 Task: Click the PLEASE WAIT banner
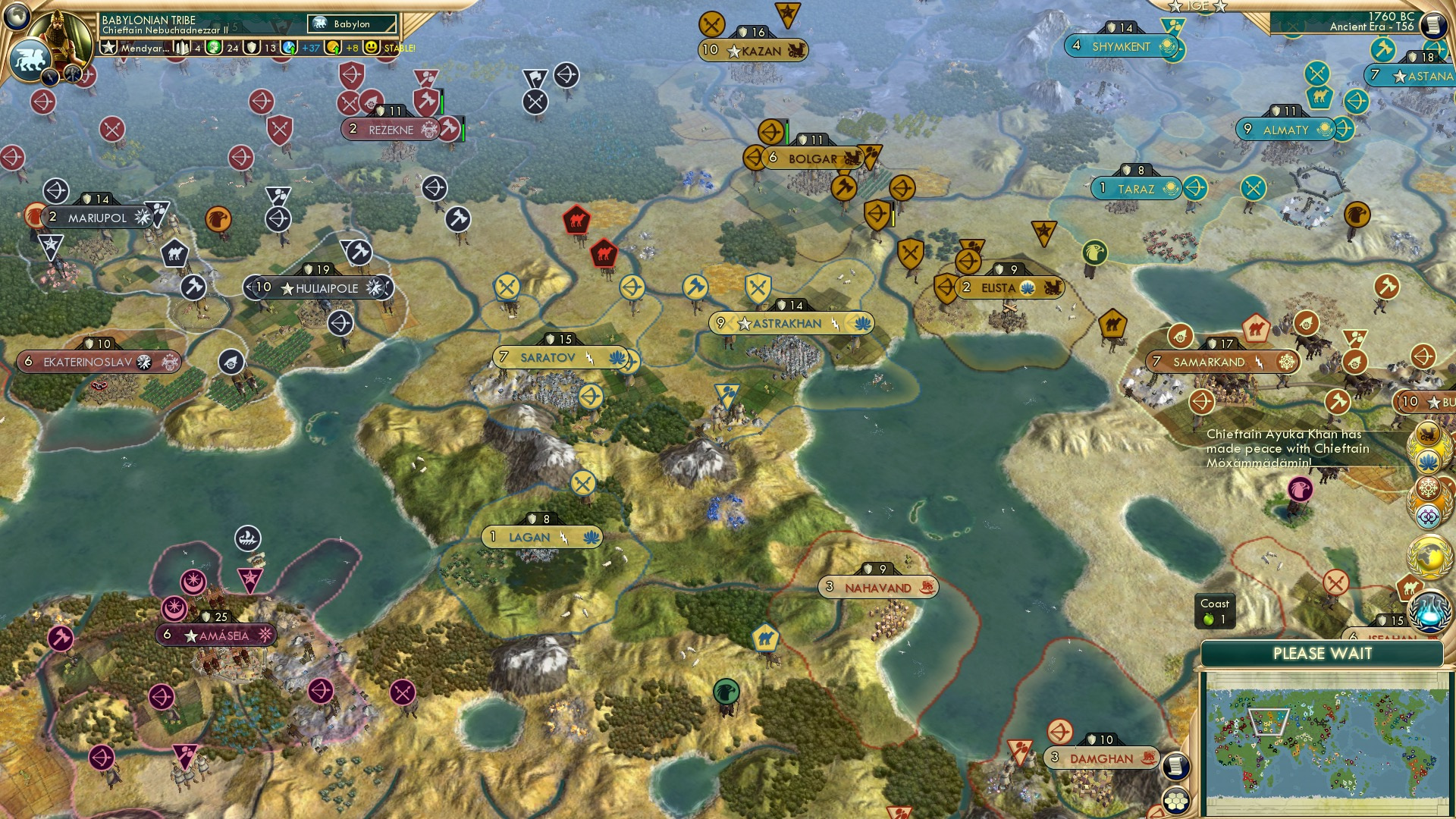[1323, 653]
